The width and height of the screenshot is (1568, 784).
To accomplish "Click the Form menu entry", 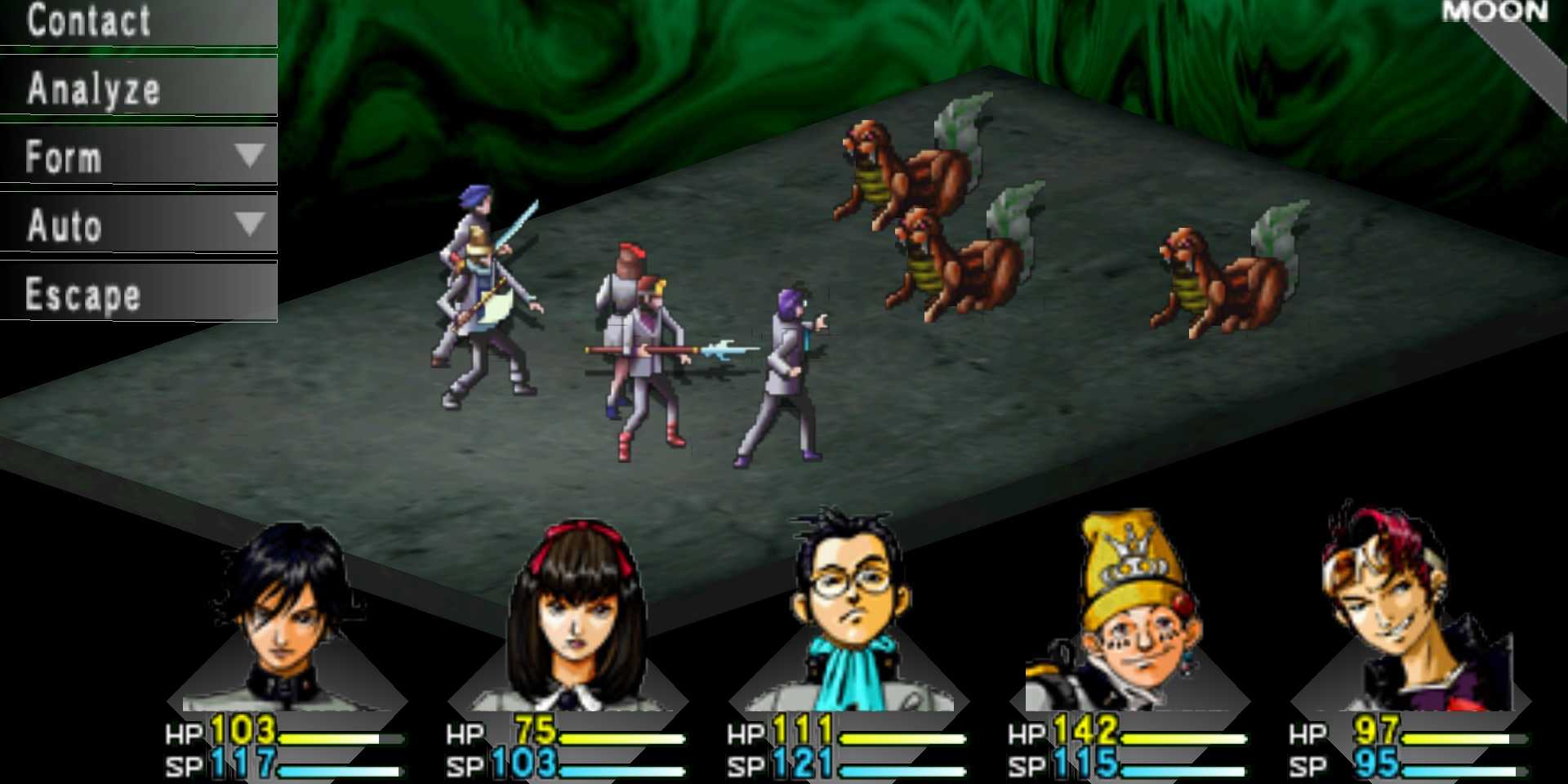I will click(65, 157).
